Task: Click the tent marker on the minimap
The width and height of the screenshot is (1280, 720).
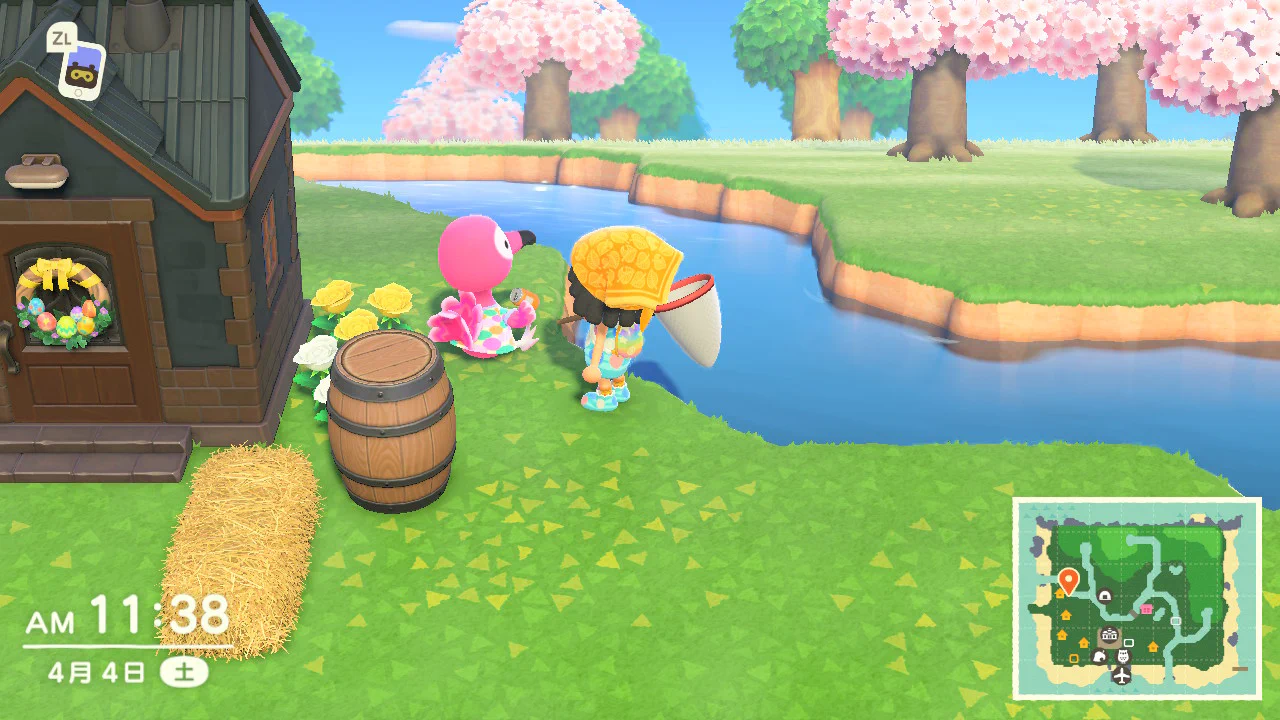Action: coord(1105,596)
